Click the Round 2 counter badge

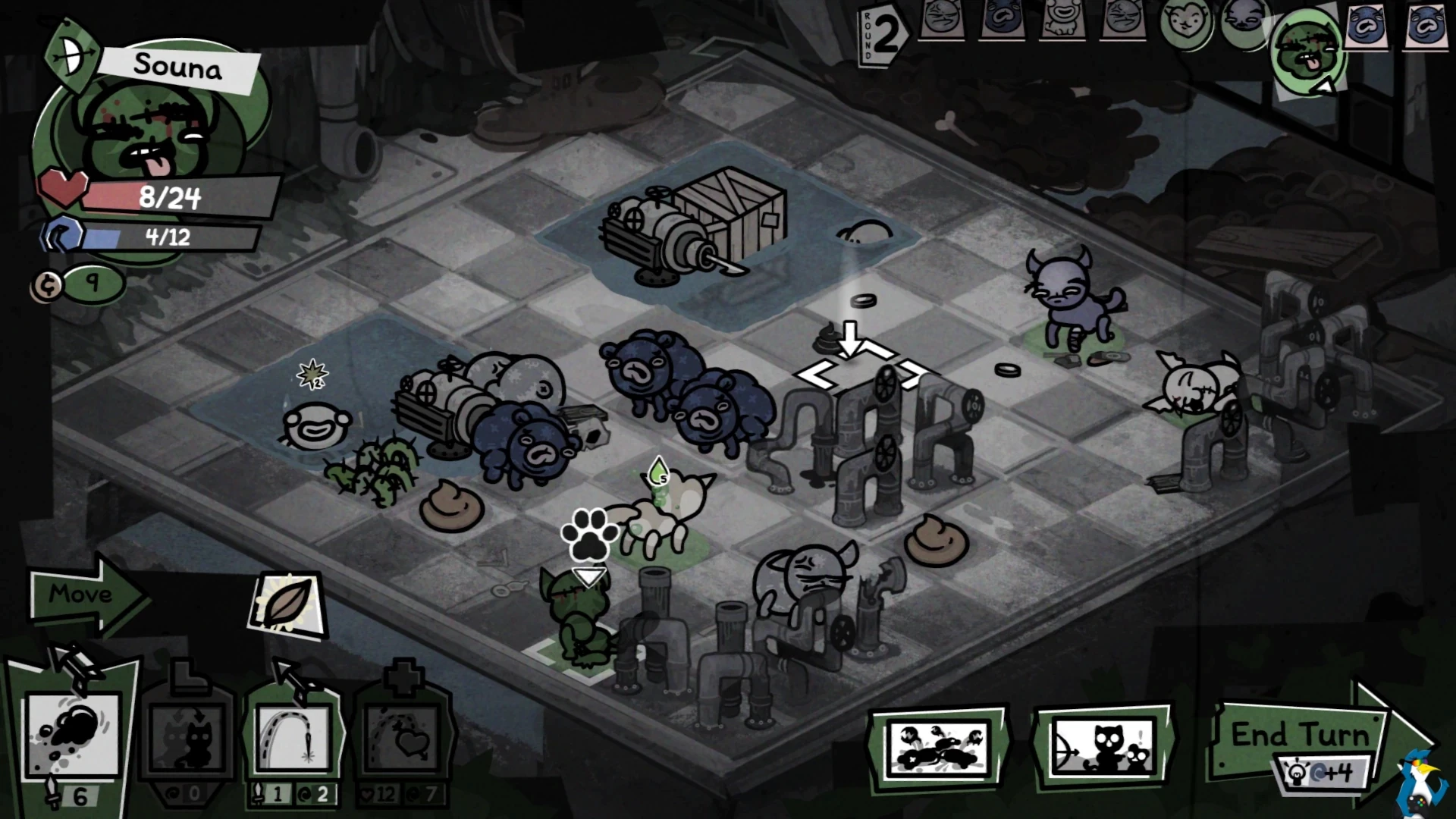(x=881, y=36)
